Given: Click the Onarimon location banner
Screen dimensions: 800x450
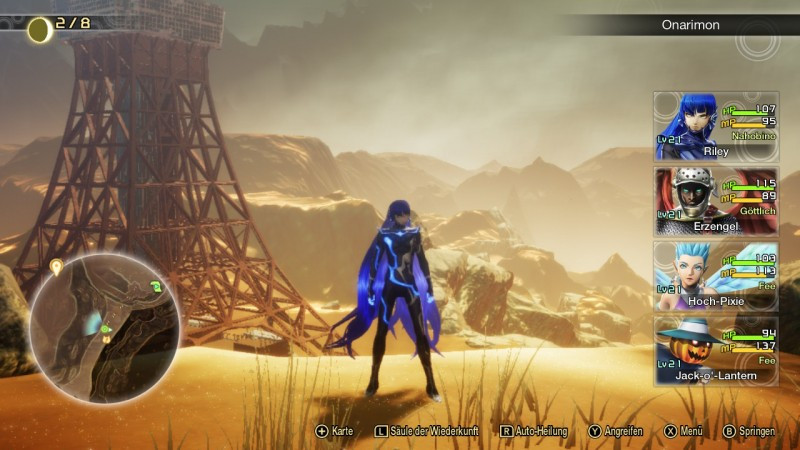Looking at the screenshot, I should pos(690,25).
